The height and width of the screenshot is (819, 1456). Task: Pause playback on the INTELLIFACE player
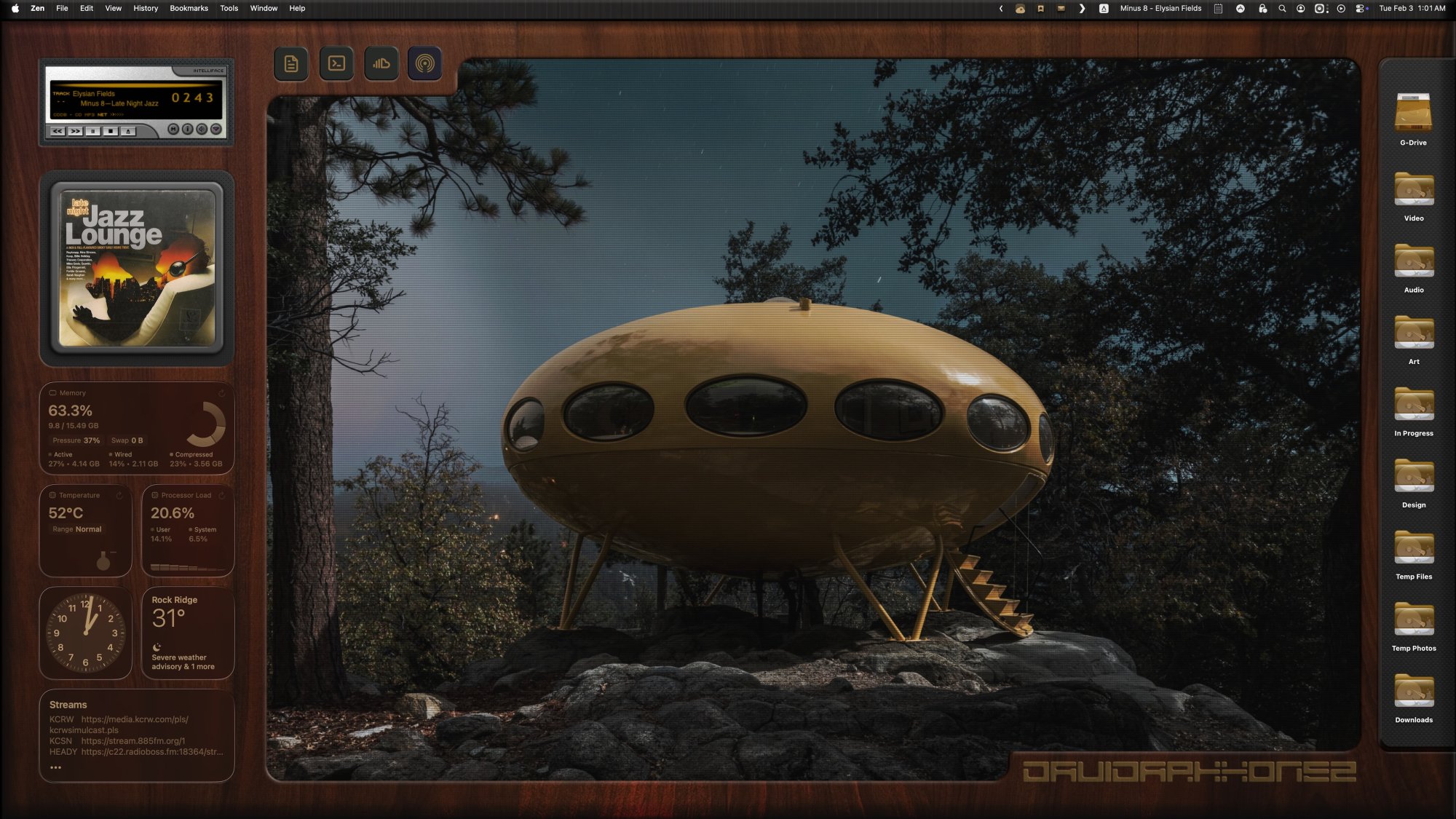93,131
